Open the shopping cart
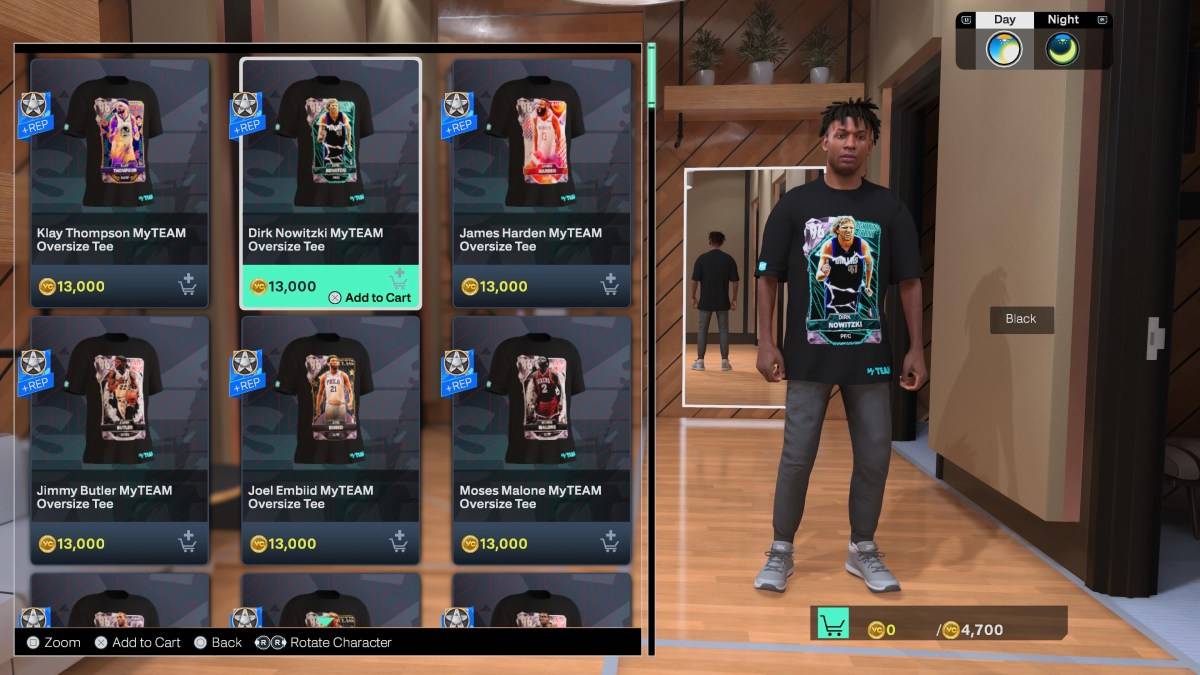 point(833,624)
